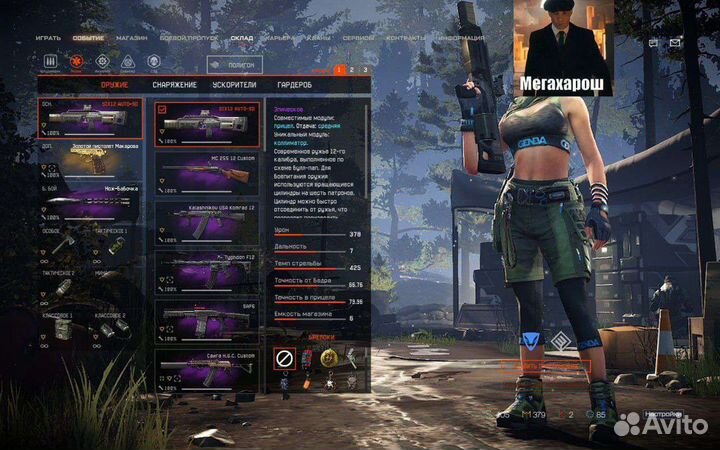Choose the Kalashnikov USA Komrad 12
720x450 pixels.
click(210, 225)
